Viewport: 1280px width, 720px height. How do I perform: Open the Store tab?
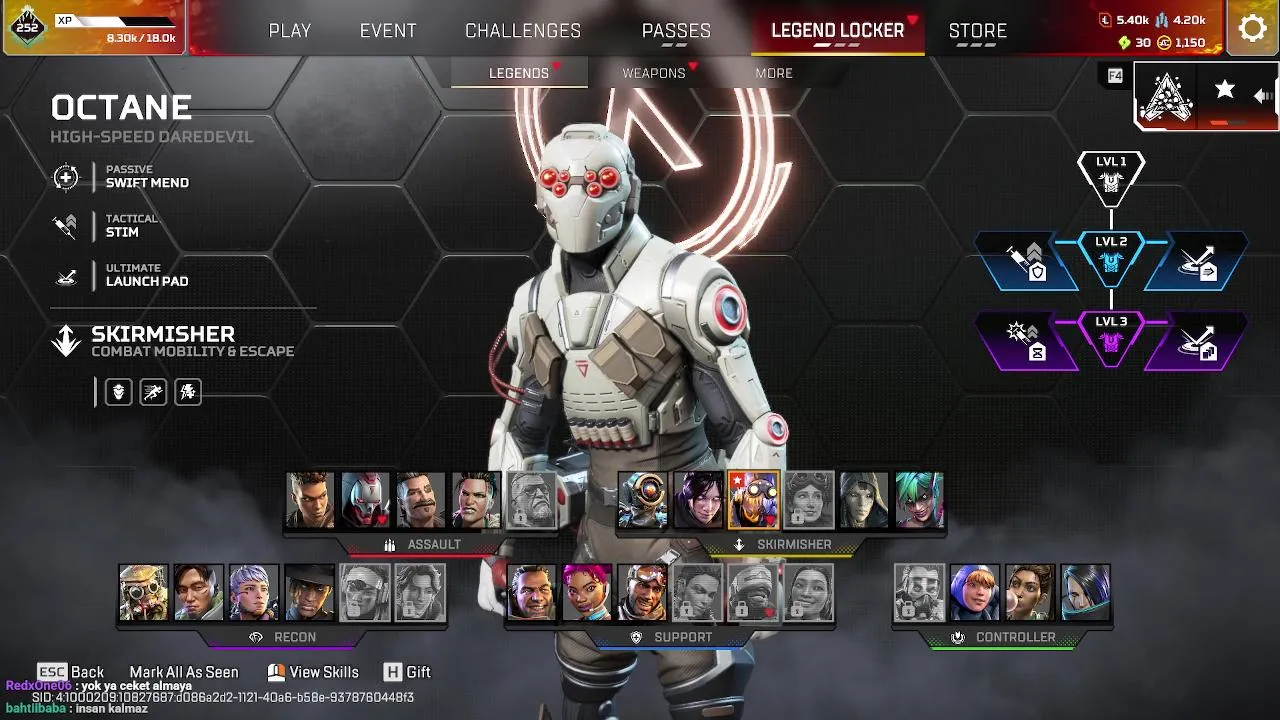tap(977, 31)
